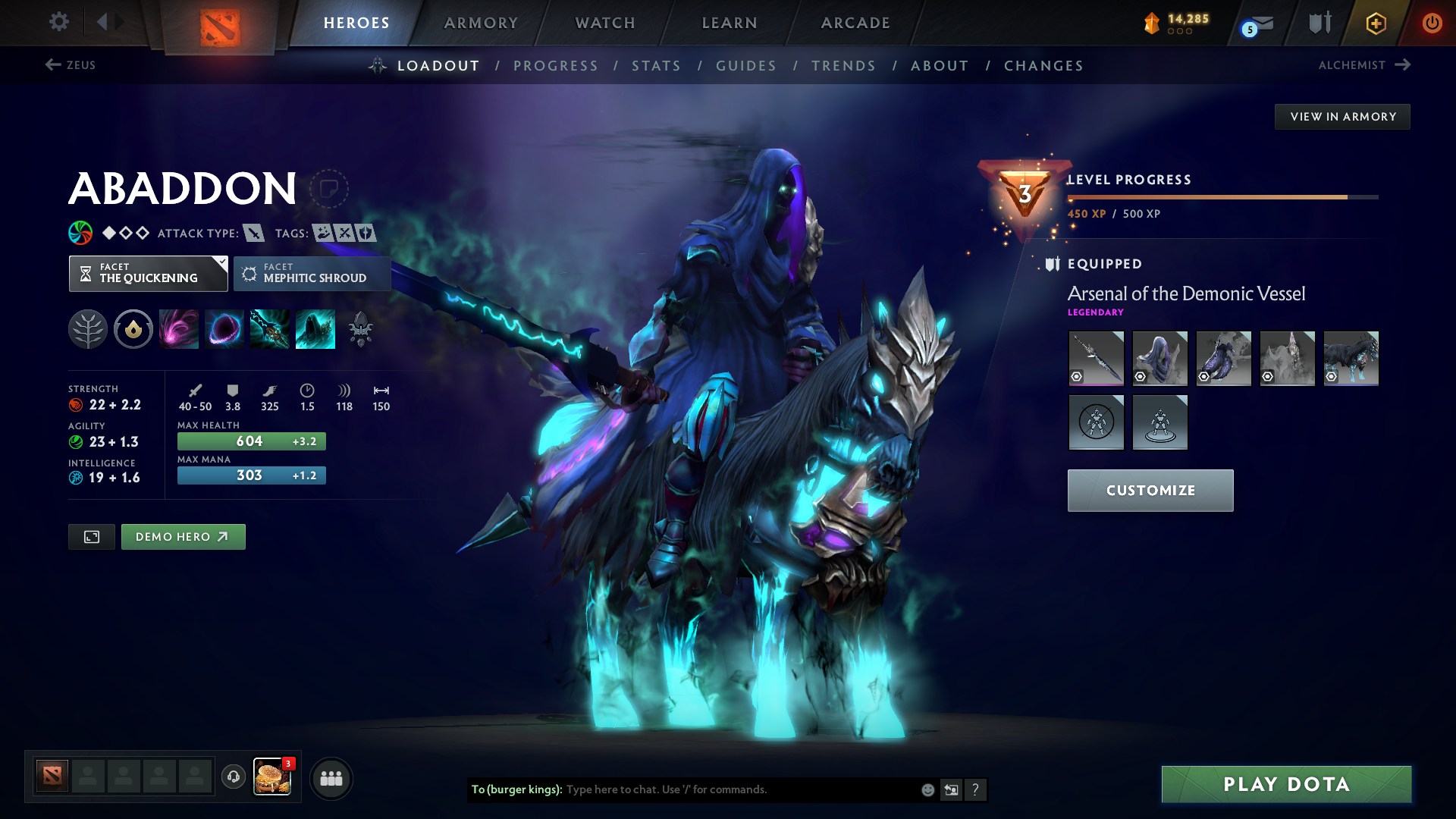Open the emoticon picker in the chat bar
Image resolution: width=1456 pixels, height=819 pixels.
927,789
